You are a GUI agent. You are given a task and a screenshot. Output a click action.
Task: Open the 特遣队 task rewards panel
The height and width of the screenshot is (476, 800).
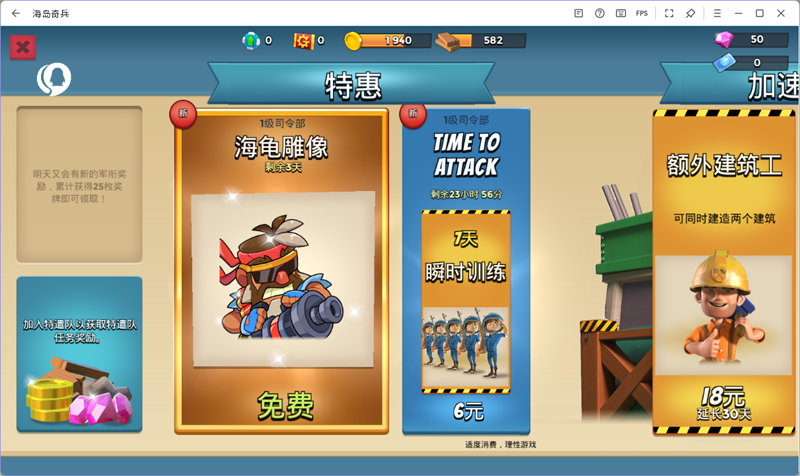[x=79, y=354]
